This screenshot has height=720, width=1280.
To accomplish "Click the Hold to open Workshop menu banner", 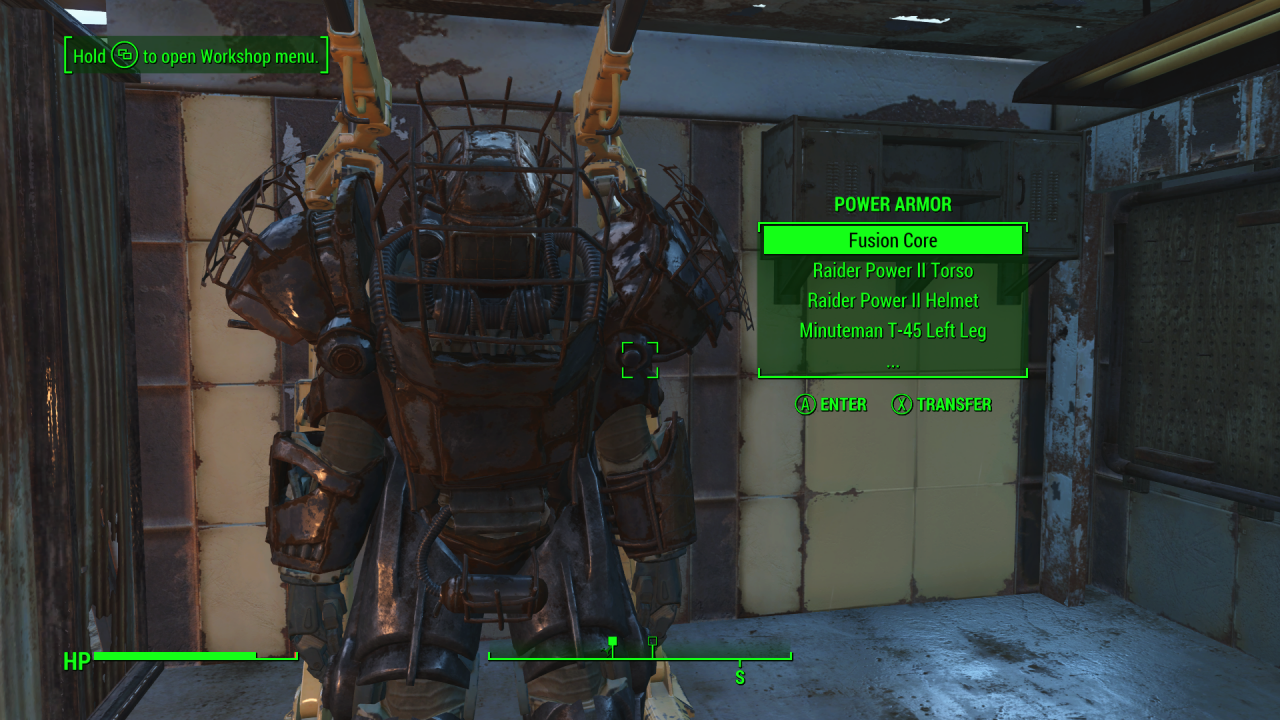I will click(x=193, y=56).
